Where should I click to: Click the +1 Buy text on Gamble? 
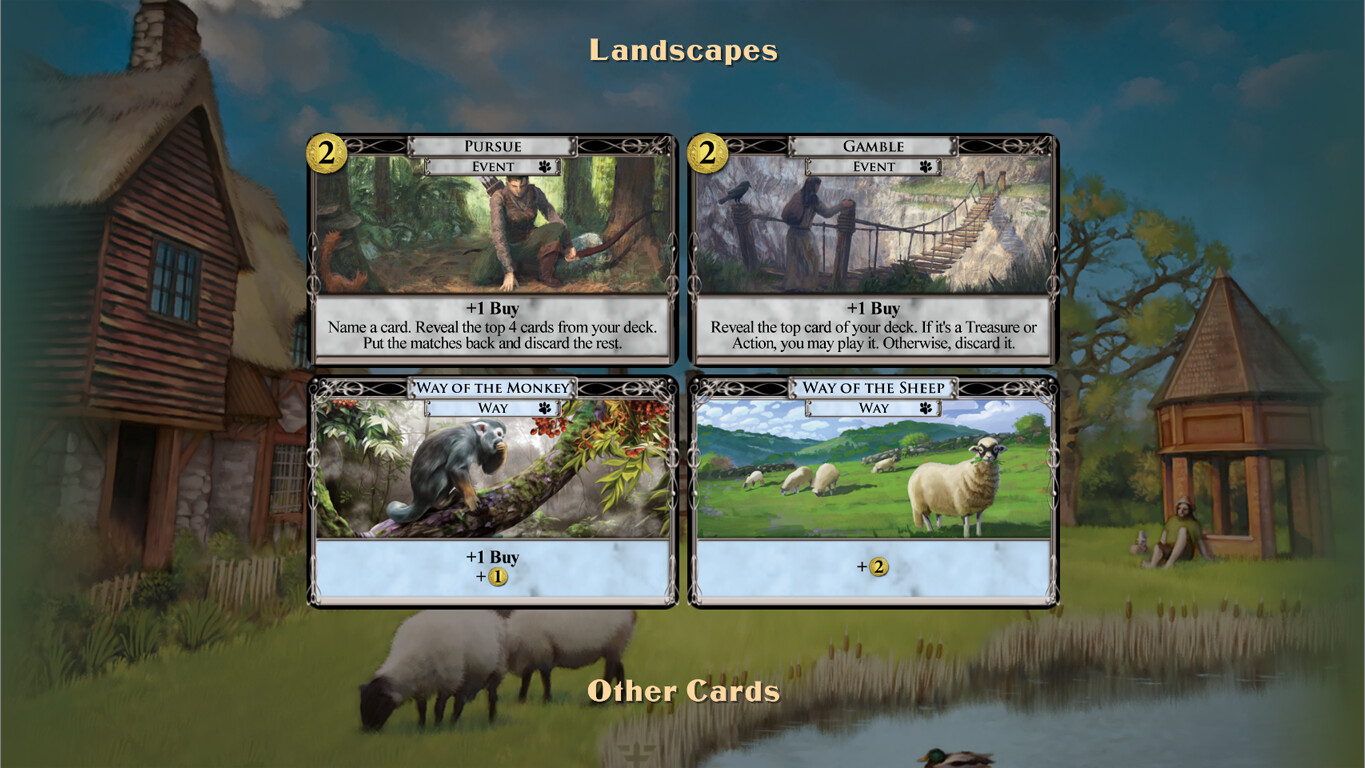pyautogui.click(x=874, y=308)
